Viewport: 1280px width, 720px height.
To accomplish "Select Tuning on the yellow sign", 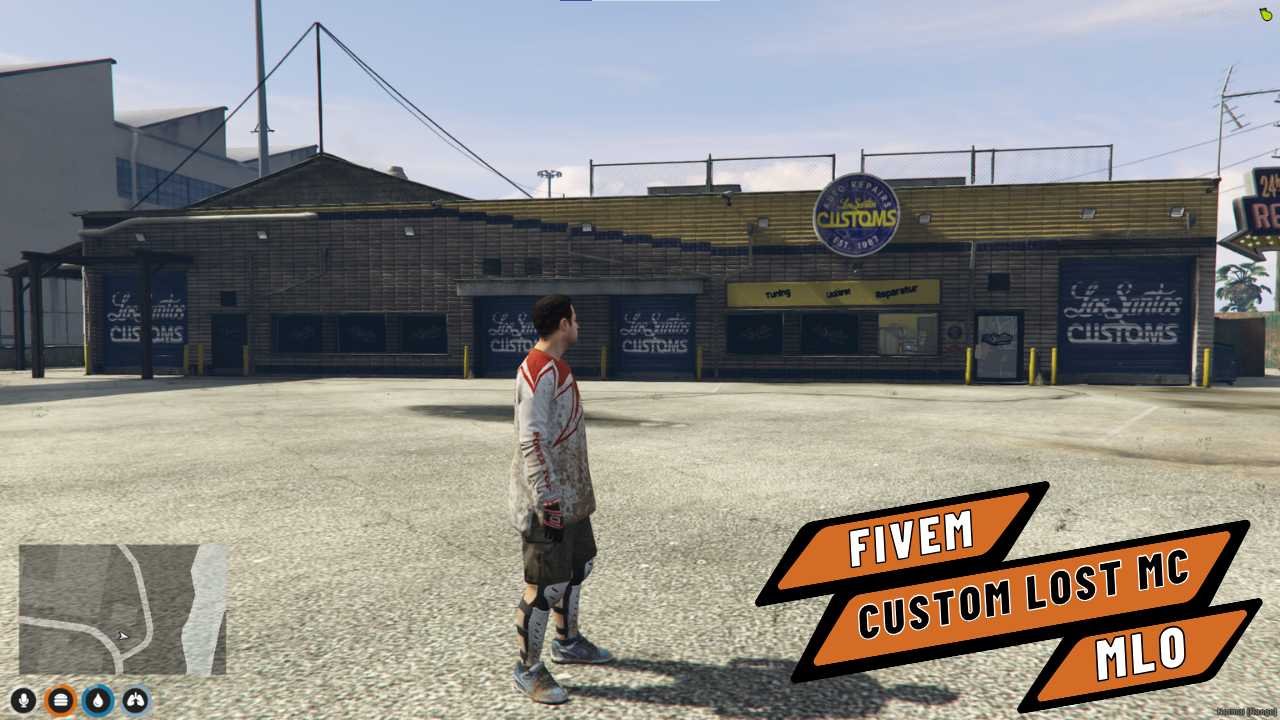I will click(x=779, y=293).
